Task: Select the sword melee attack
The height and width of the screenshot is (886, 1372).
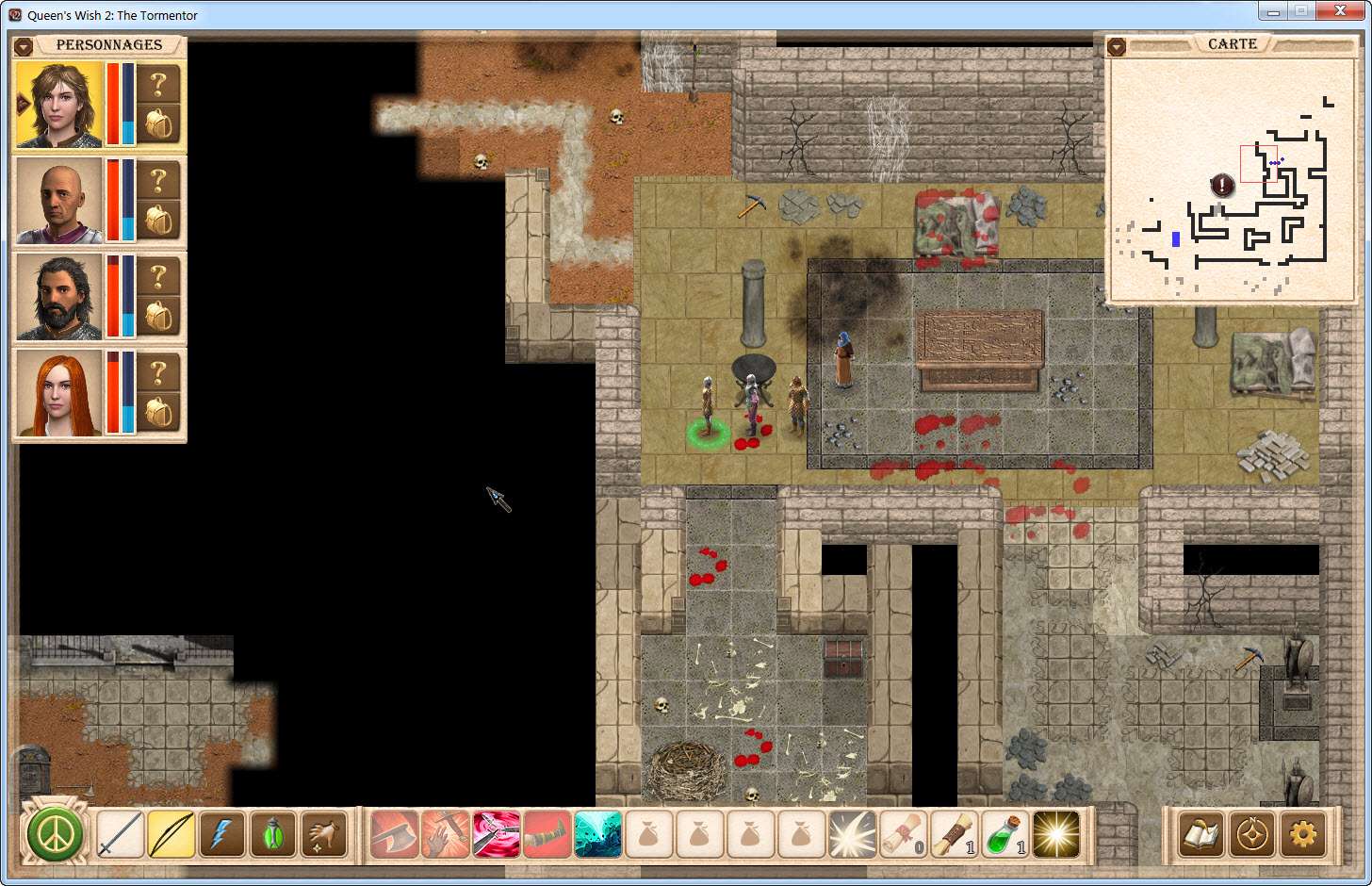Action: point(121,834)
